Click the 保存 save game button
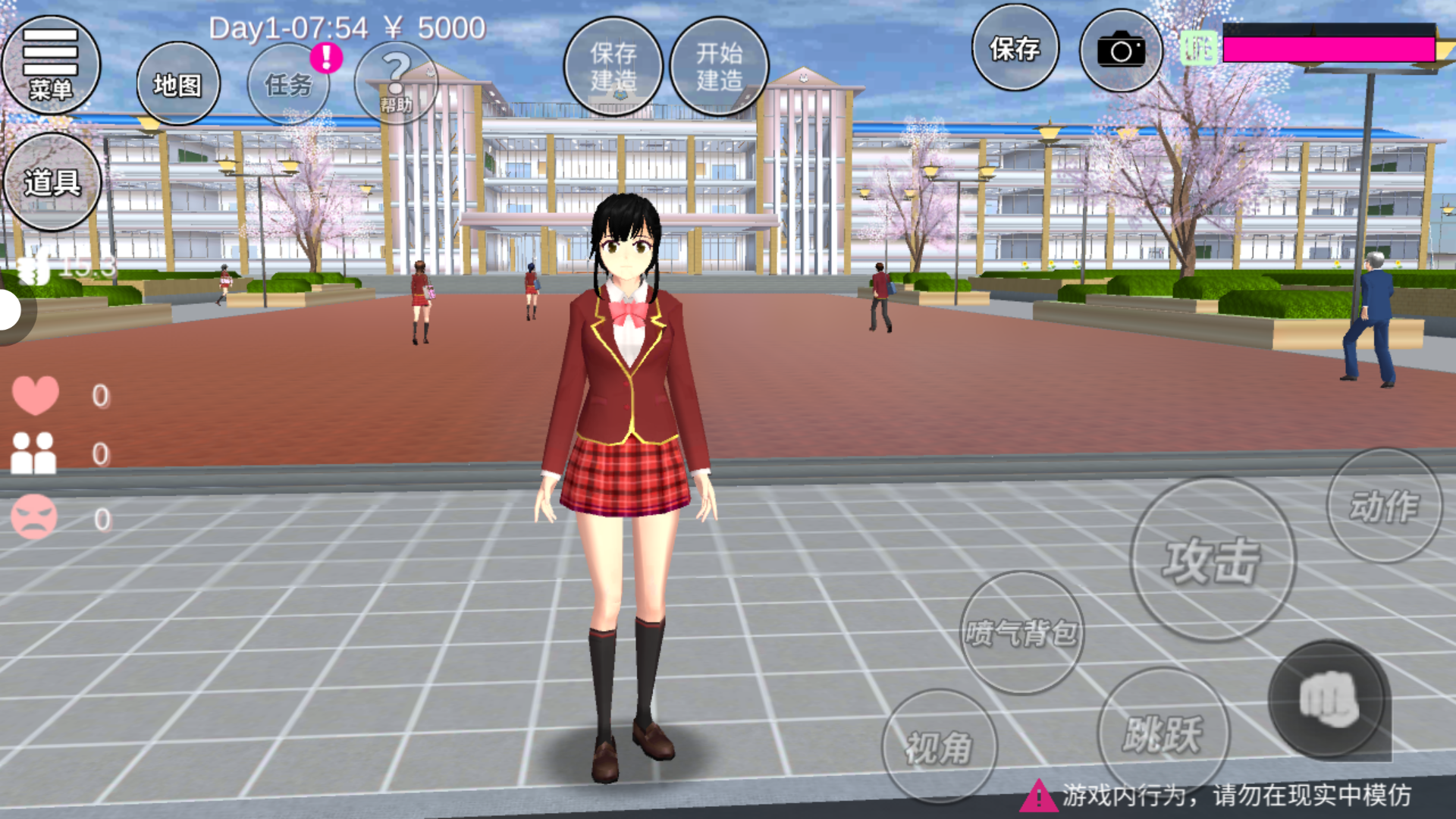Viewport: 1456px width, 819px height. [x=1015, y=49]
